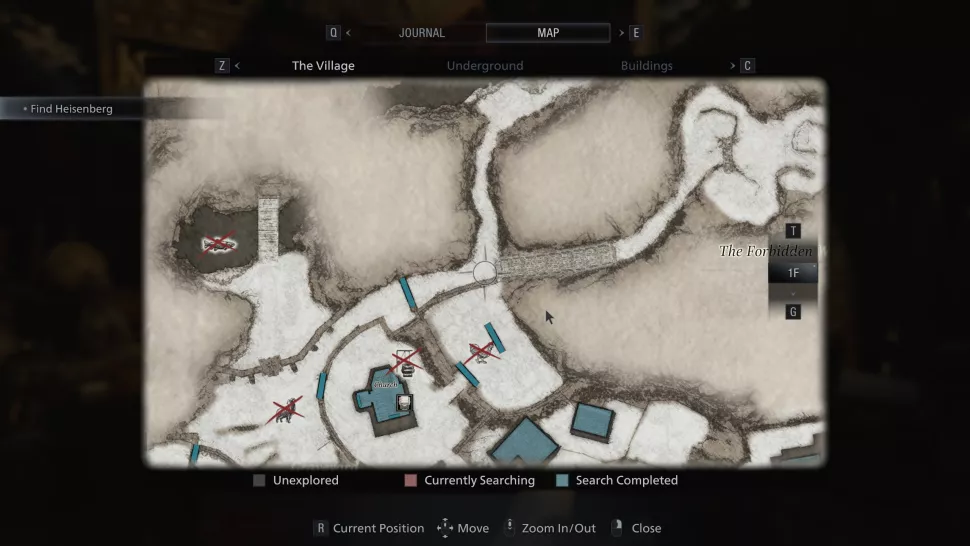Select the Find Heisenberg objective
The height and width of the screenshot is (546, 970).
click(71, 109)
